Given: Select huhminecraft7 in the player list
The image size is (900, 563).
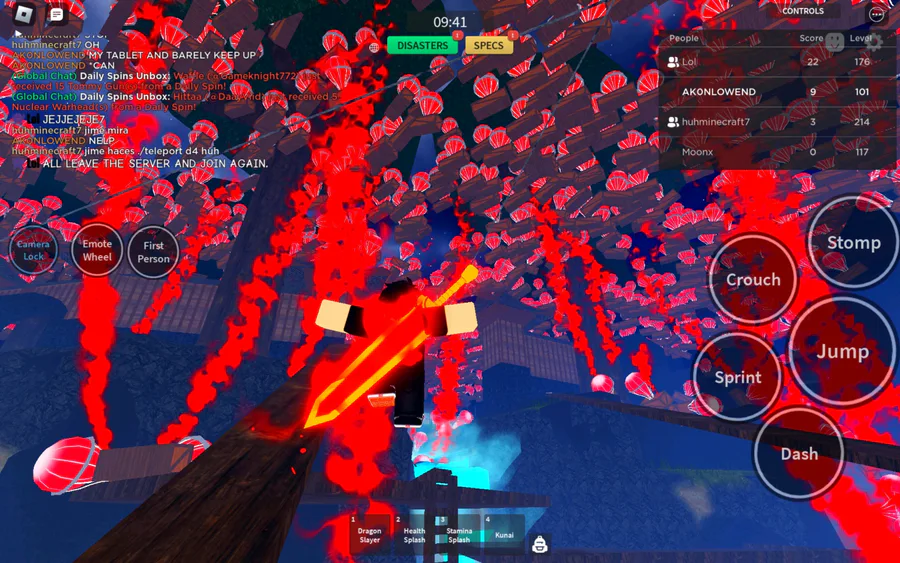Looking at the screenshot, I should click(x=715, y=122).
